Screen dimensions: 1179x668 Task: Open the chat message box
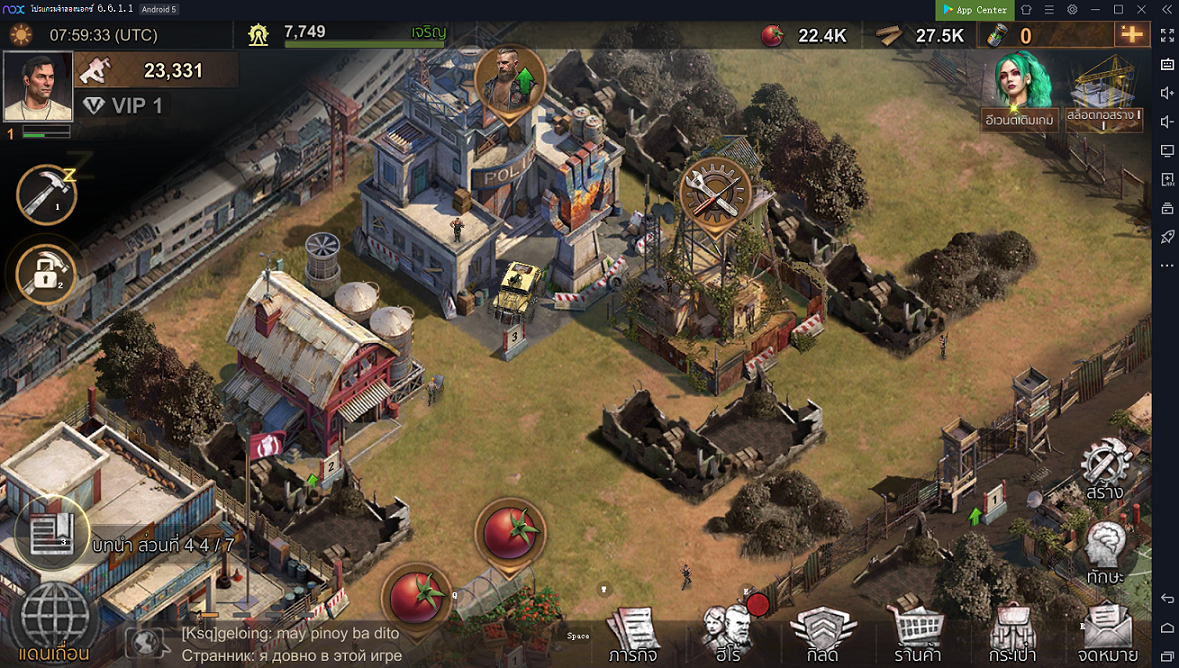pyautogui.click(x=290, y=644)
